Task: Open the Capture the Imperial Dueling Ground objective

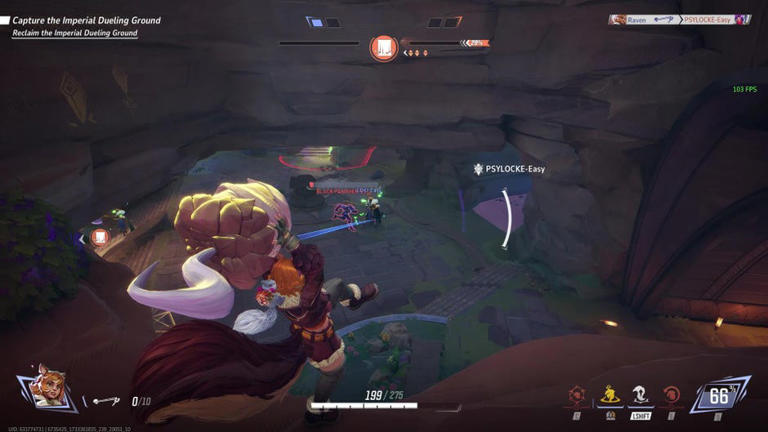Action: (x=85, y=20)
